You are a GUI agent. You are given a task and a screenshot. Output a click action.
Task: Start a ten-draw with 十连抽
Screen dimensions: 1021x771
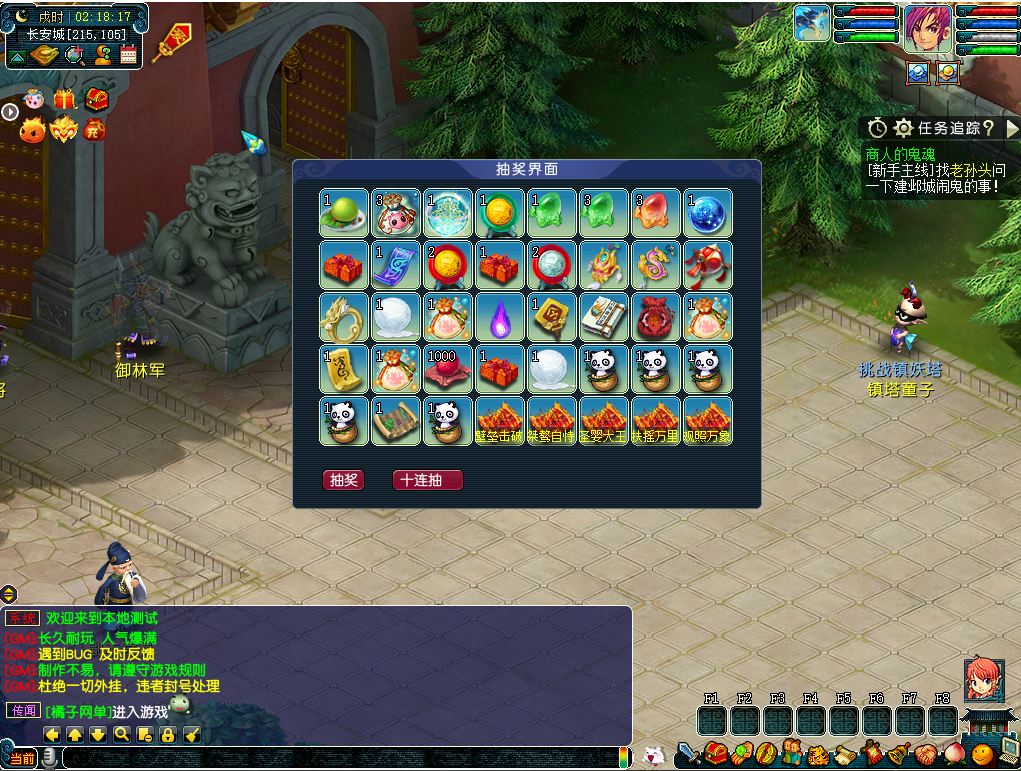(427, 480)
